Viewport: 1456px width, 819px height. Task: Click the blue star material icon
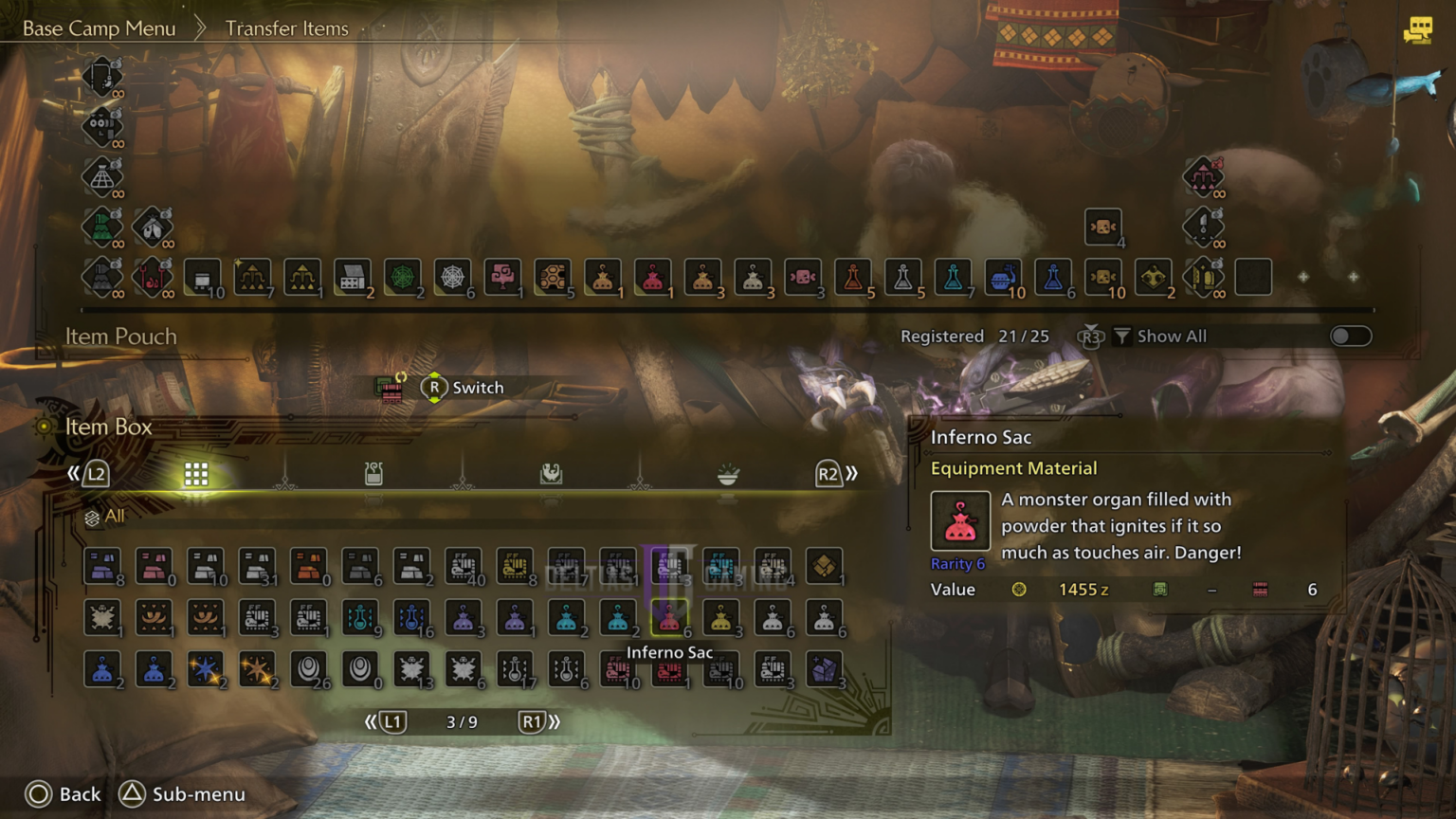[205, 668]
